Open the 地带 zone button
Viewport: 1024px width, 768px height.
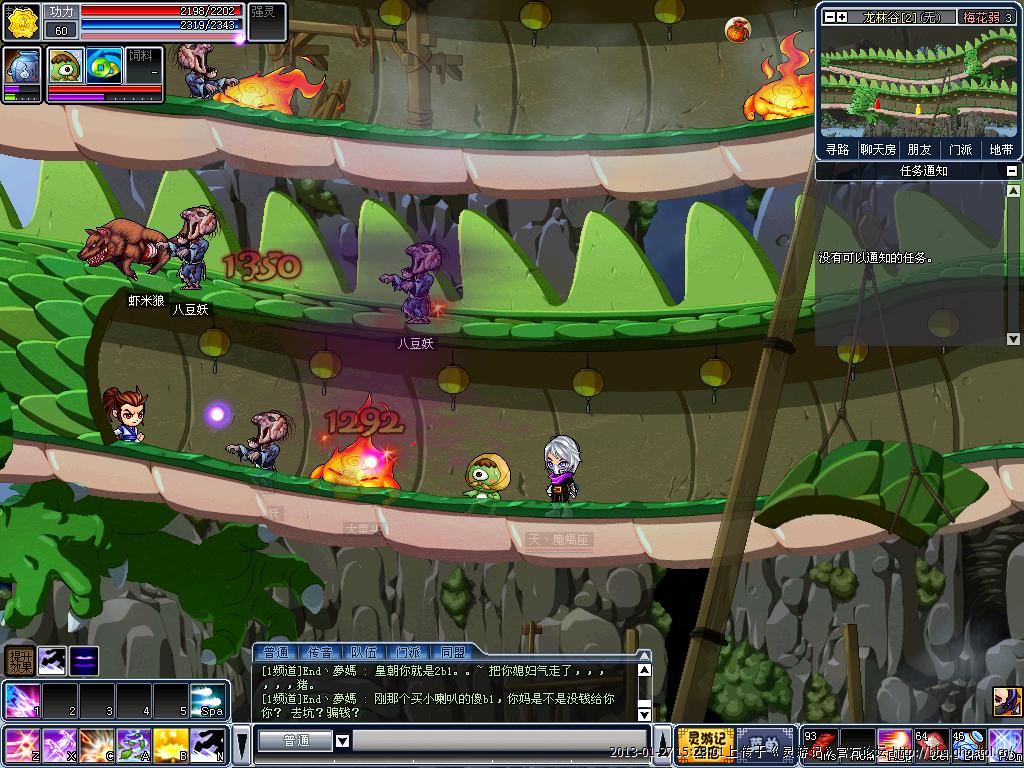pos(1000,149)
